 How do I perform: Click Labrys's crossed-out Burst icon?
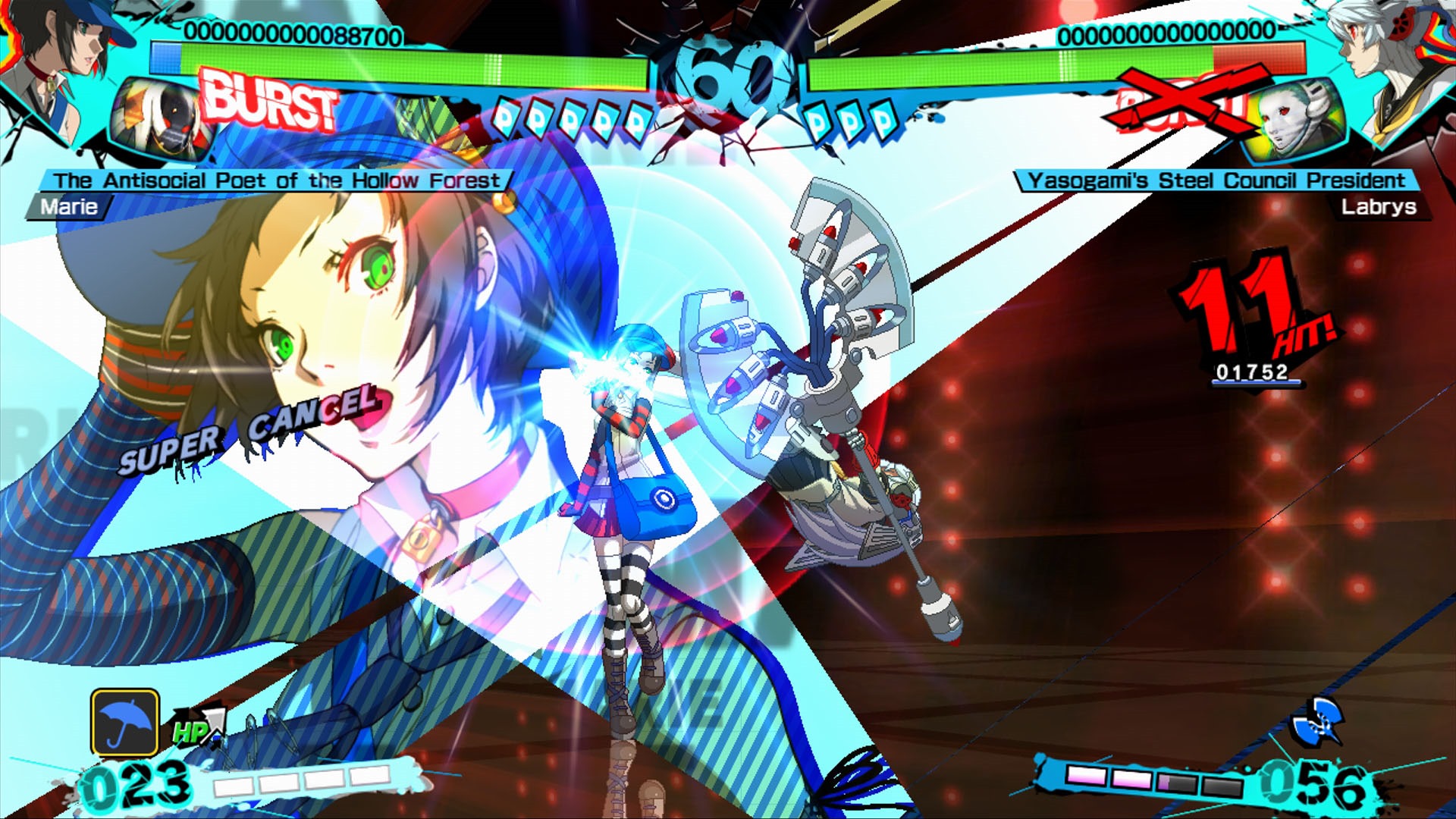coord(1179,102)
